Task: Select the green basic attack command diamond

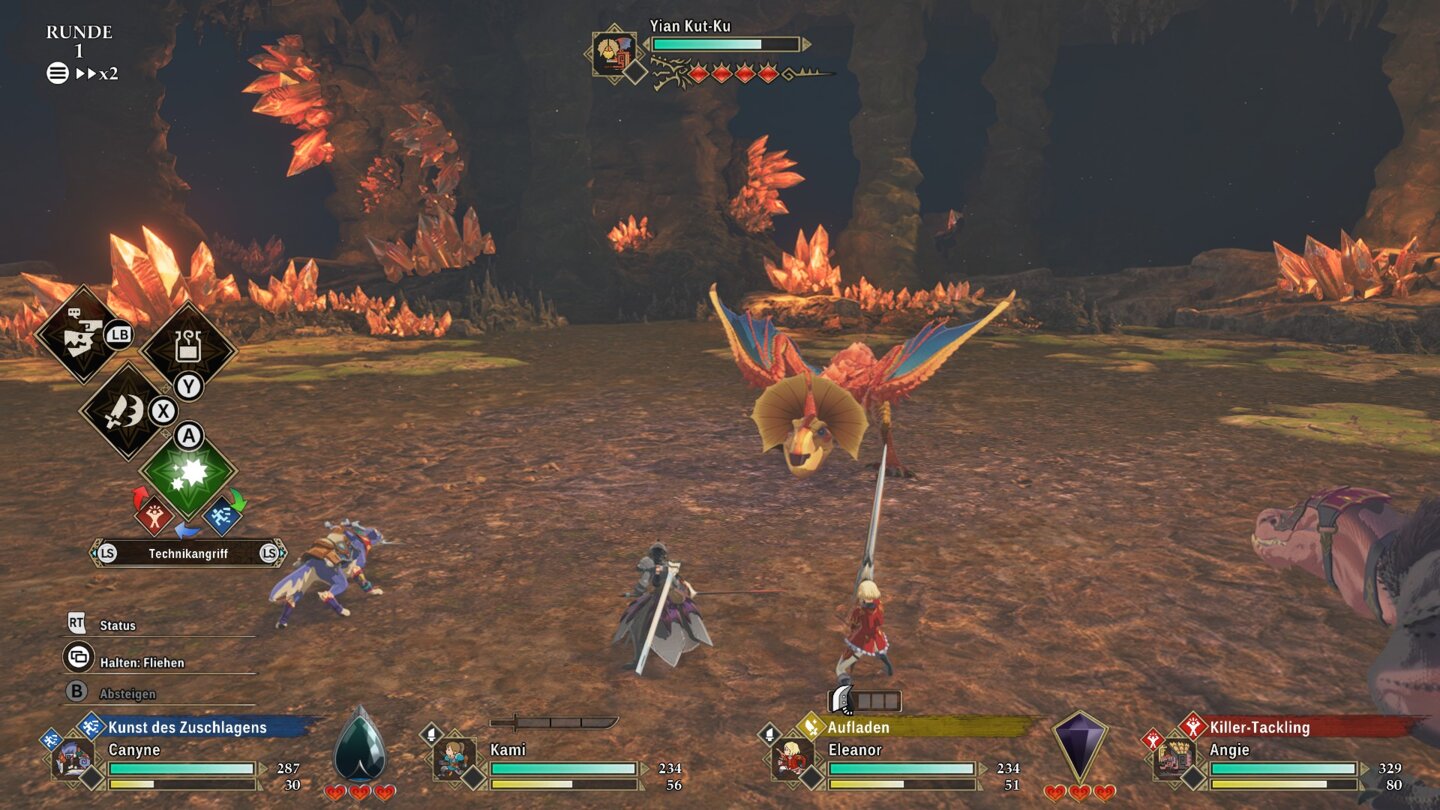Action: point(188,471)
